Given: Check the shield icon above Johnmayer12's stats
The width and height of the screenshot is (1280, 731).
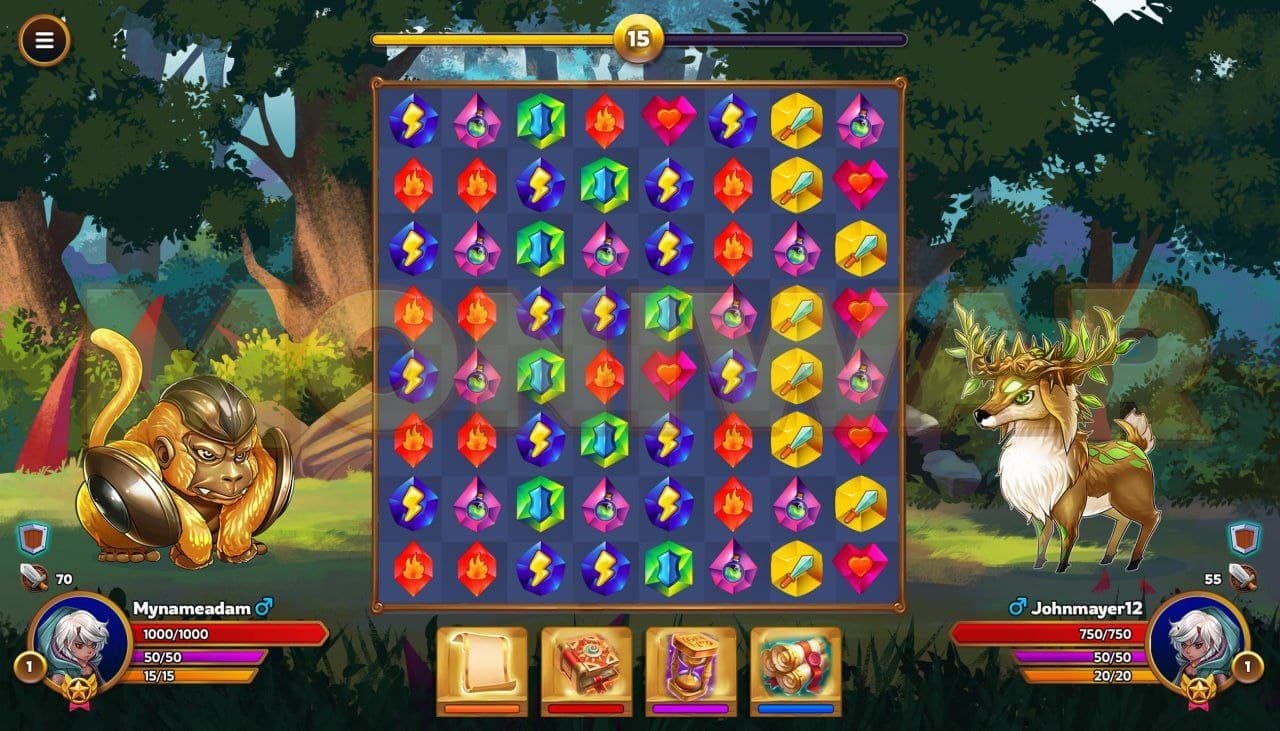Looking at the screenshot, I should point(1245,539).
